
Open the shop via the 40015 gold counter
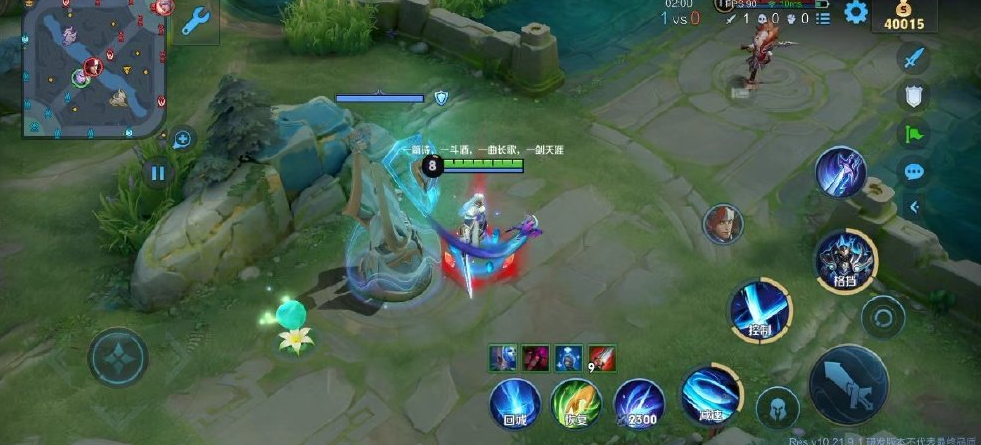[903, 18]
